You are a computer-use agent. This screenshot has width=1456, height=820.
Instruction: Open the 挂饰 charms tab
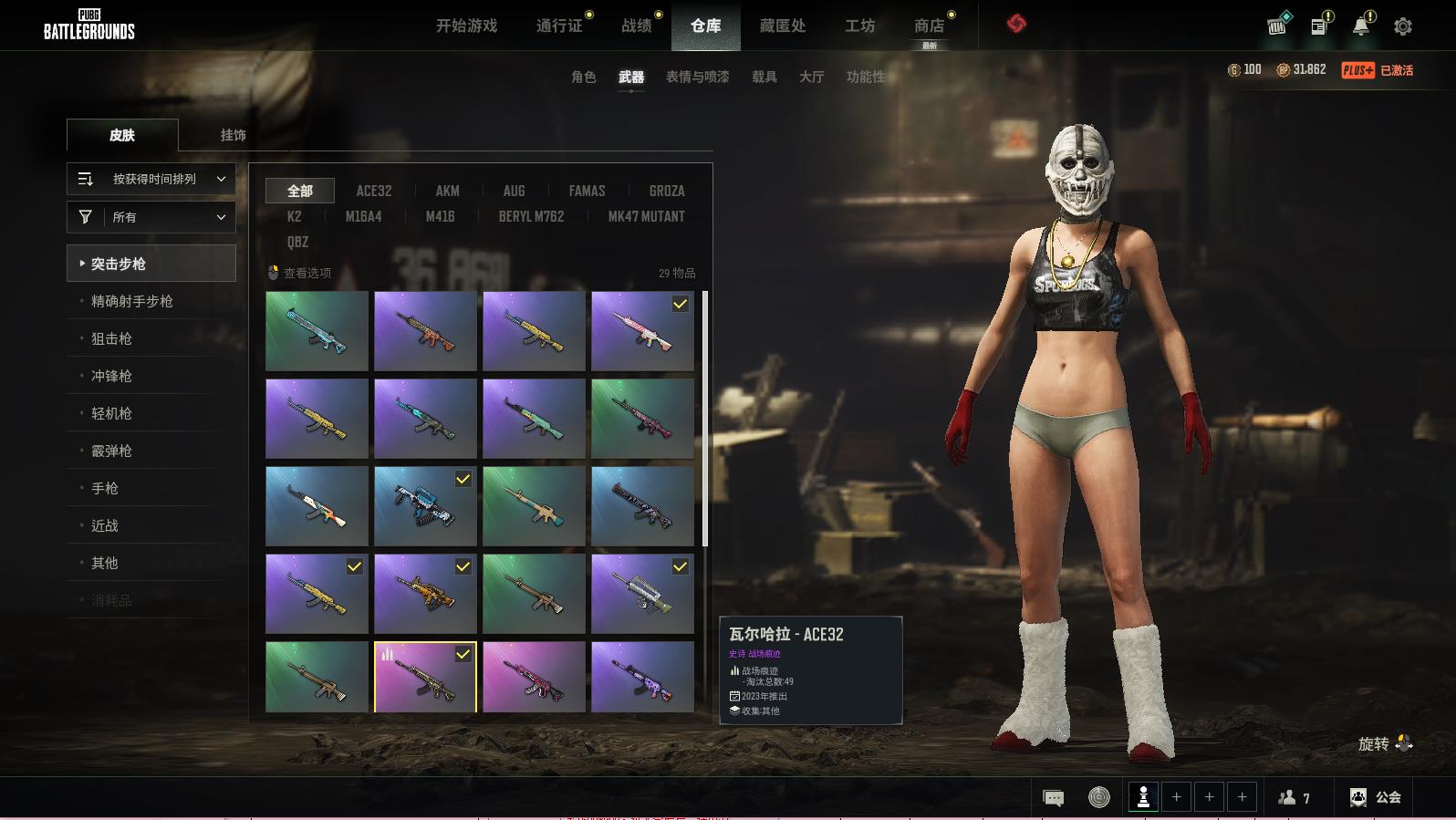233,135
